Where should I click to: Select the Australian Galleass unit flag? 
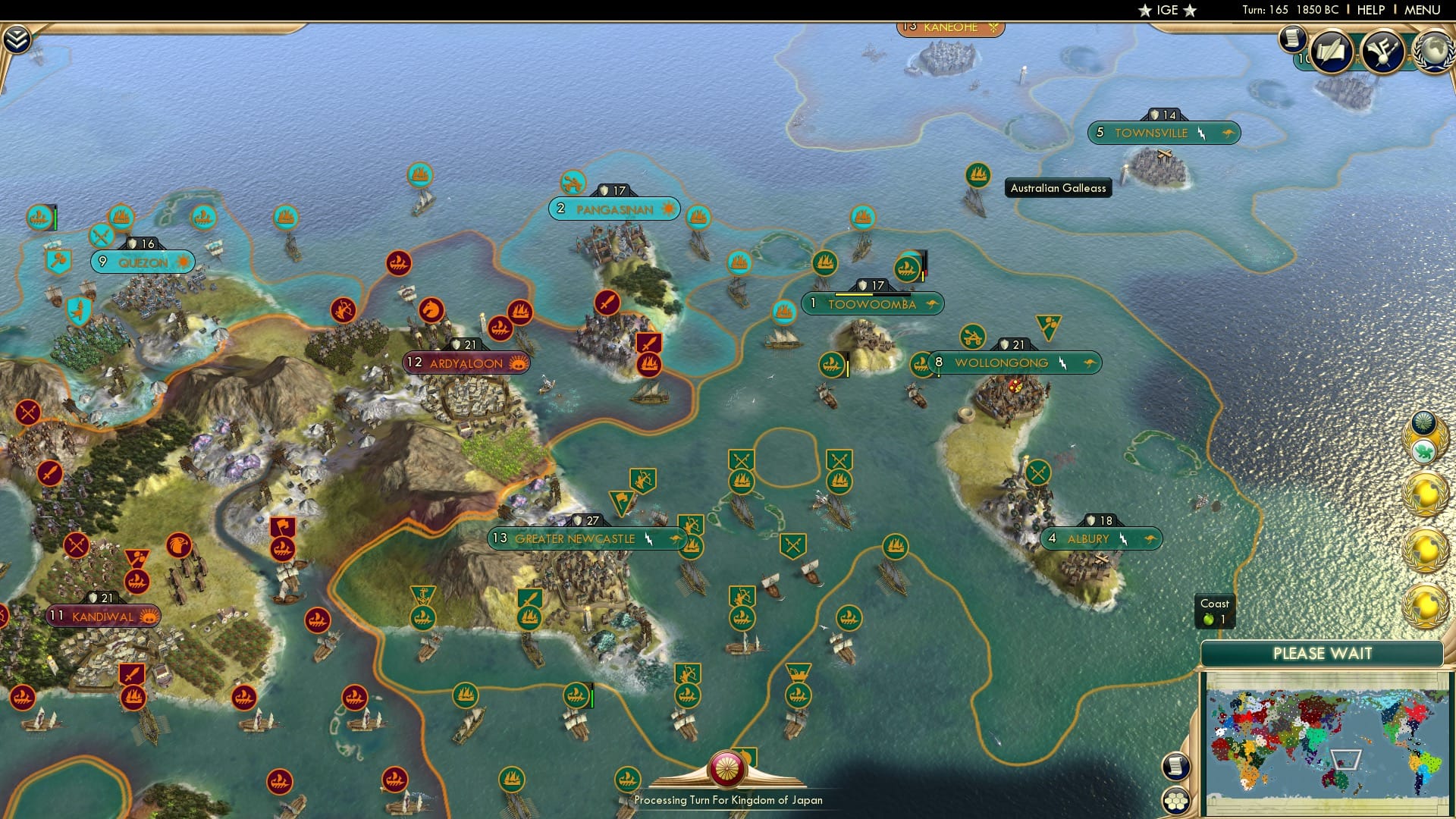977,176
